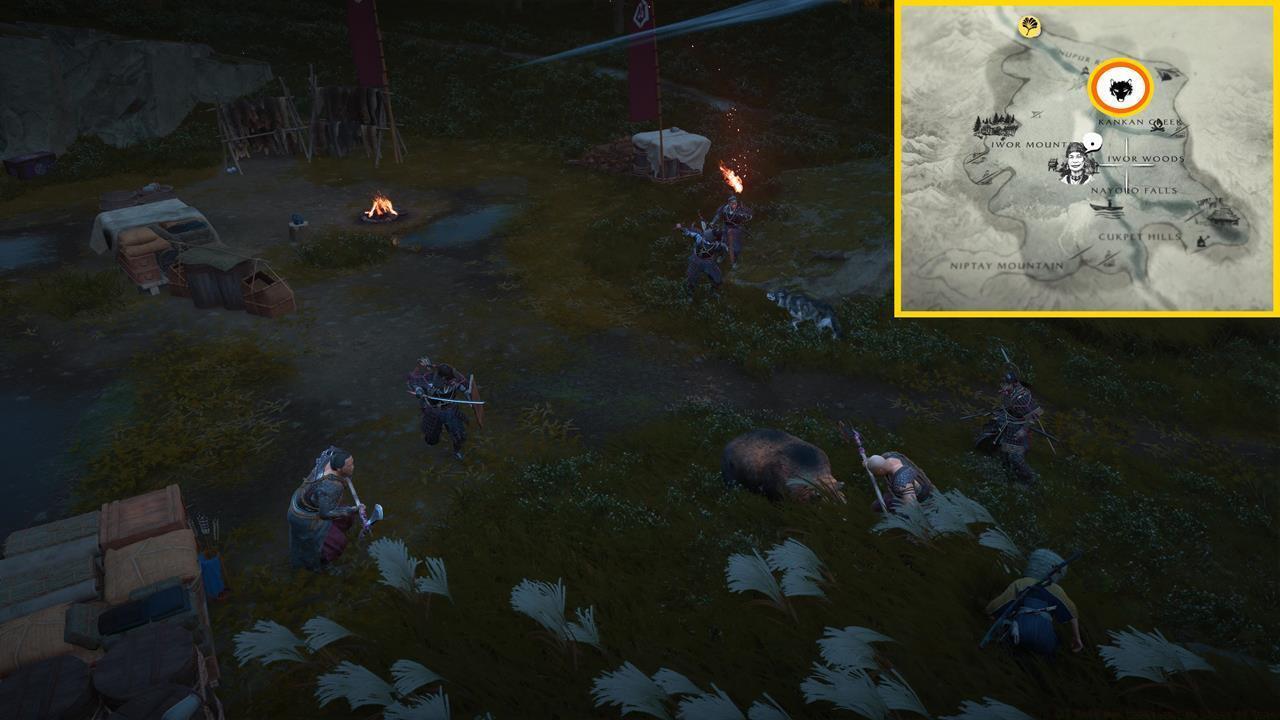Viewport: 1280px width, 720px height.
Task: Open the character portrait marker near Iwor Mountain
Action: (1073, 167)
